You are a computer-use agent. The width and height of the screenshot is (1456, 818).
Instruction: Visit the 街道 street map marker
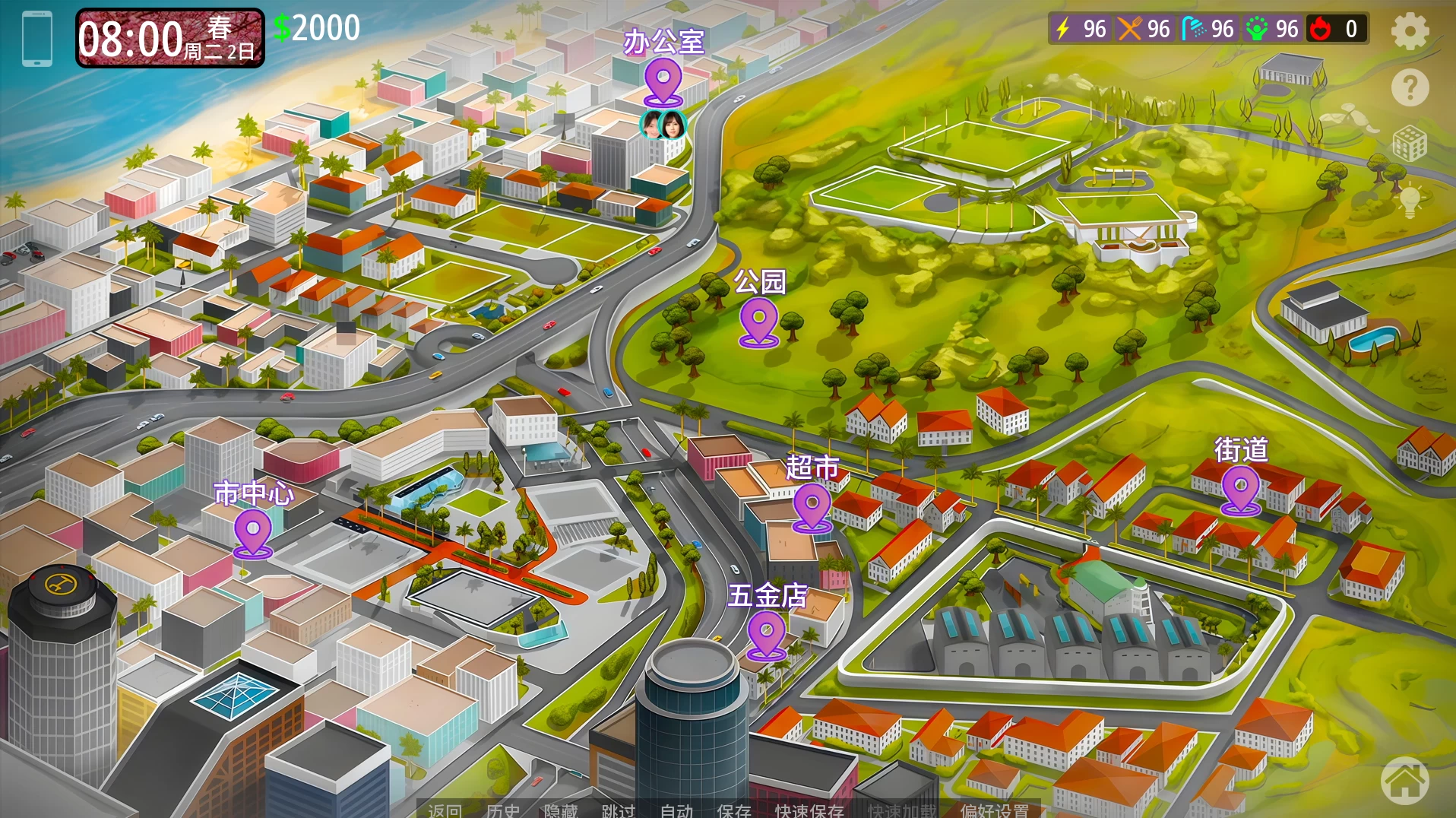pos(1240,489)
